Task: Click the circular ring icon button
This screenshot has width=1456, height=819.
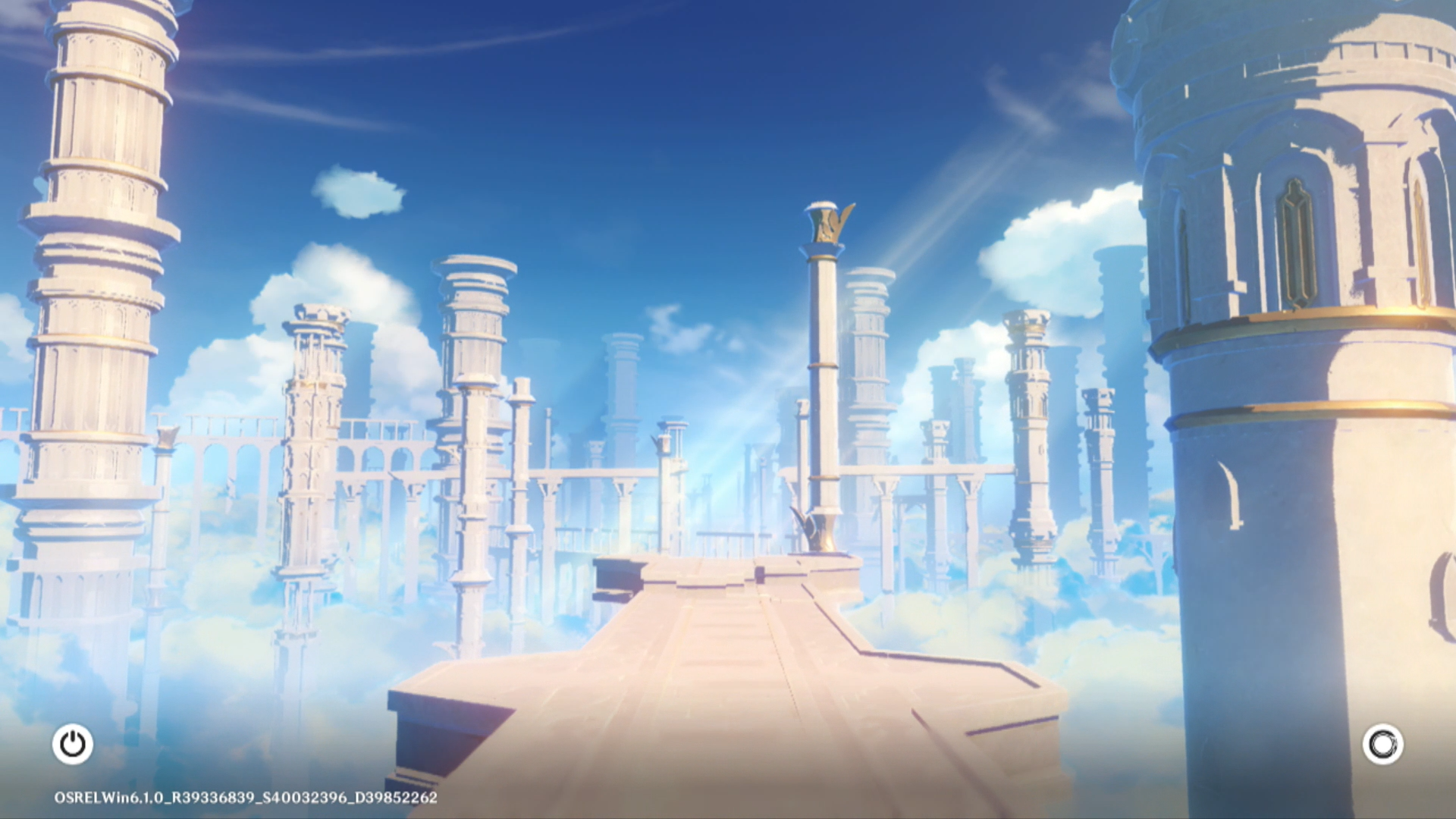Action: pos(1382,744)
